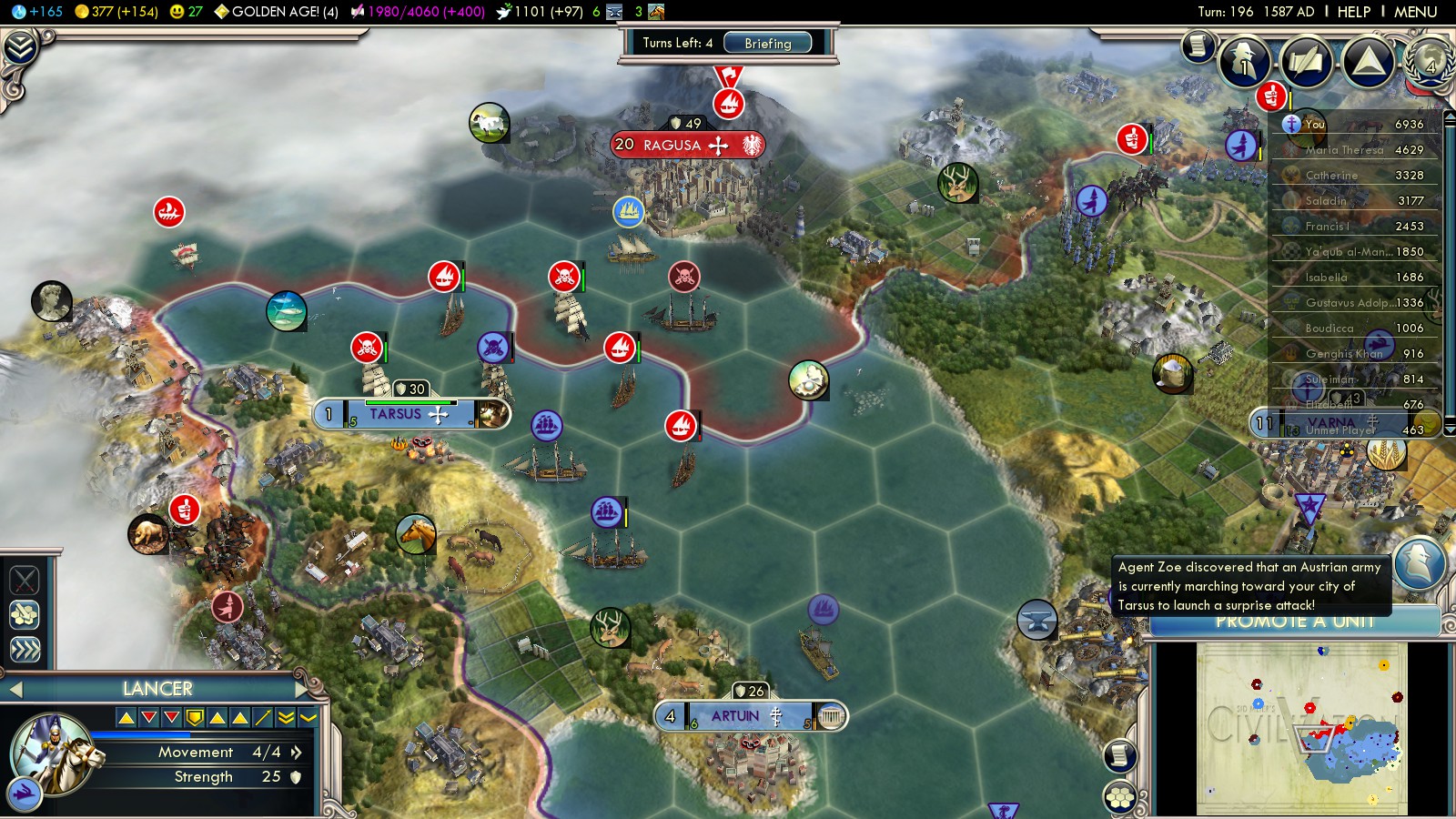Open the World Congress globe button
Screen dimensions: 1456x819
tap(1430, 62)
